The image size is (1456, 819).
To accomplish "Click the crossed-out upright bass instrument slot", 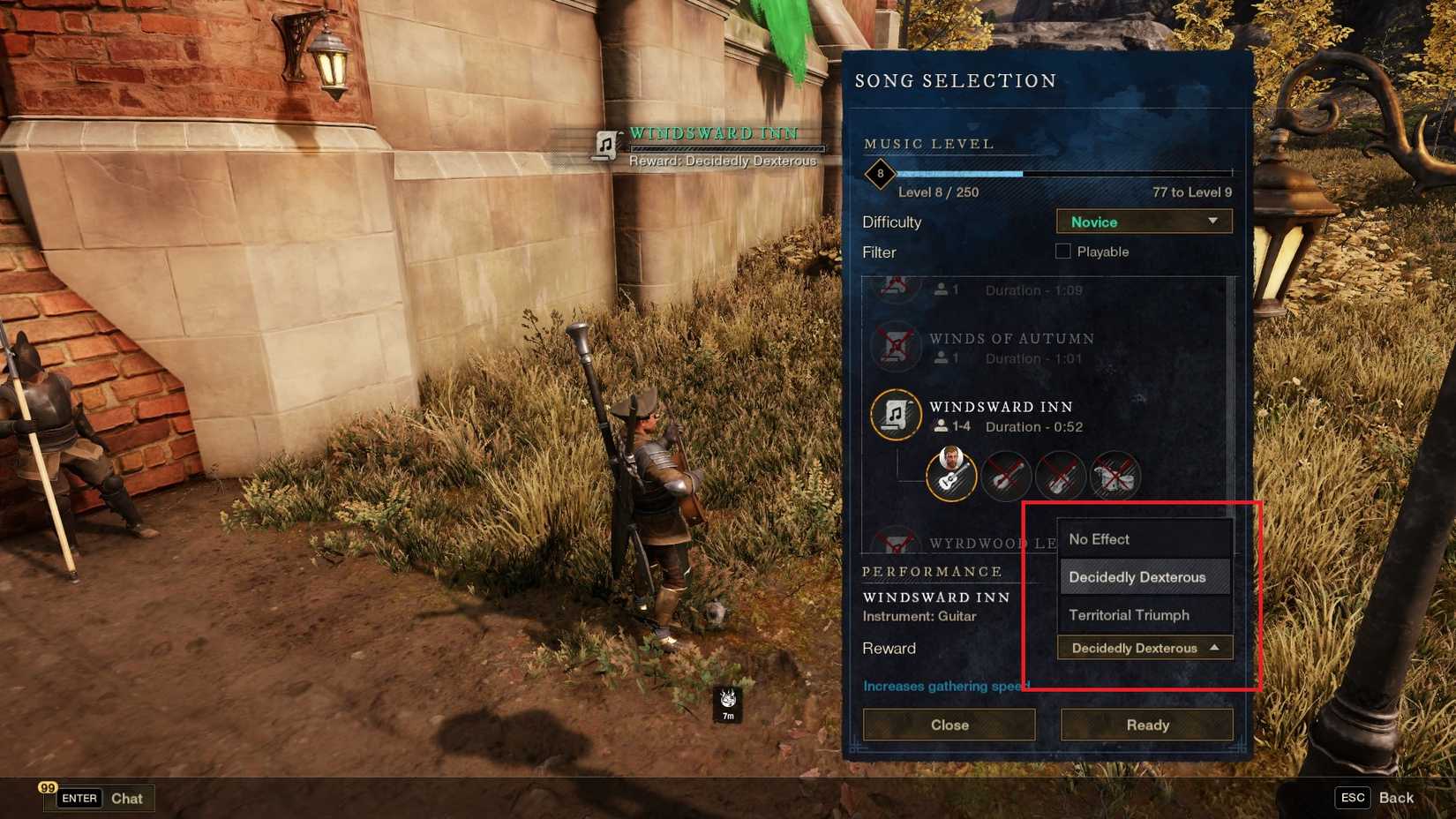I will (x=1116, y=476).
